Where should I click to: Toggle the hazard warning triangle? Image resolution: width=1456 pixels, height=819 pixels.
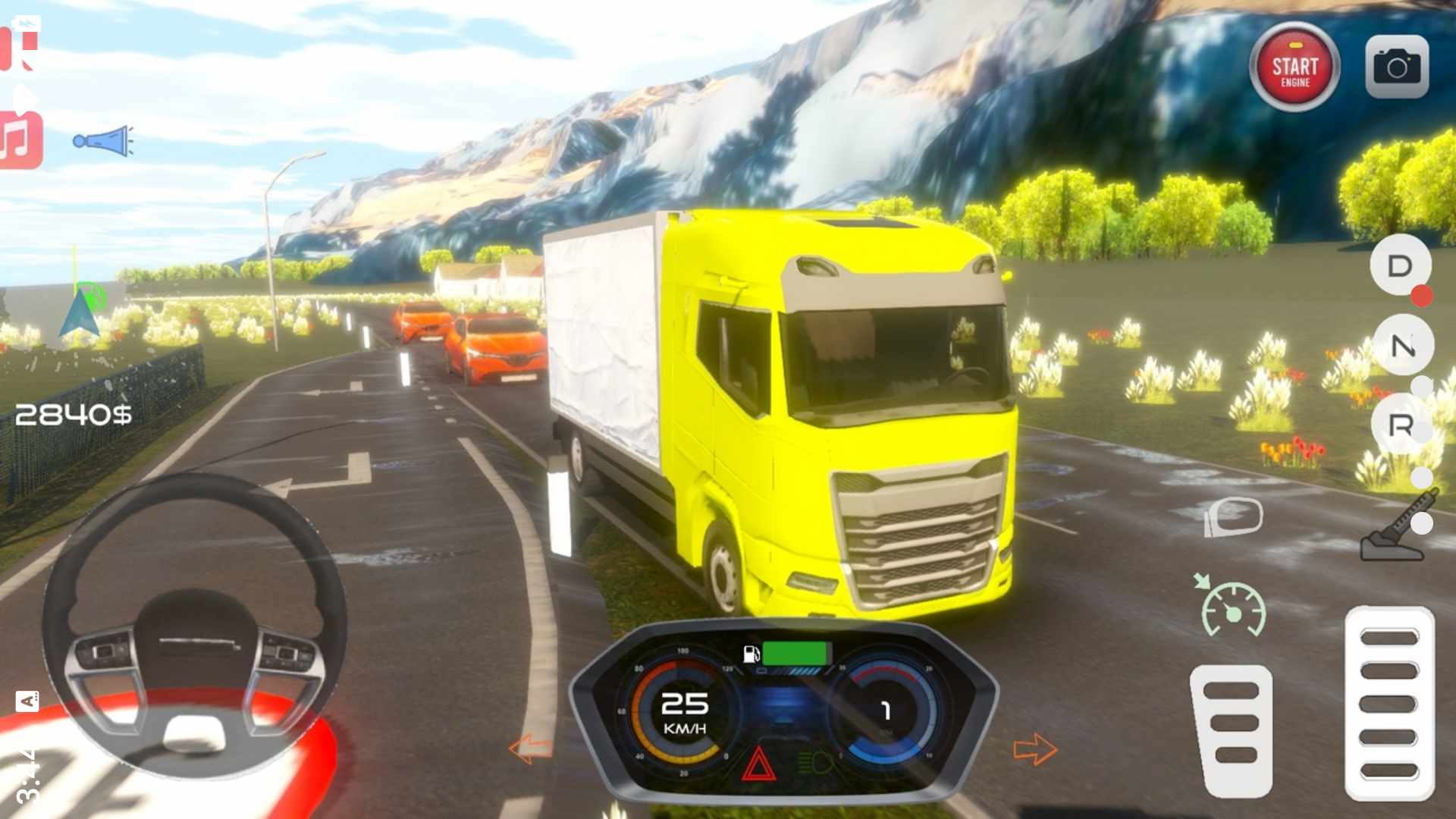[758, 764]
